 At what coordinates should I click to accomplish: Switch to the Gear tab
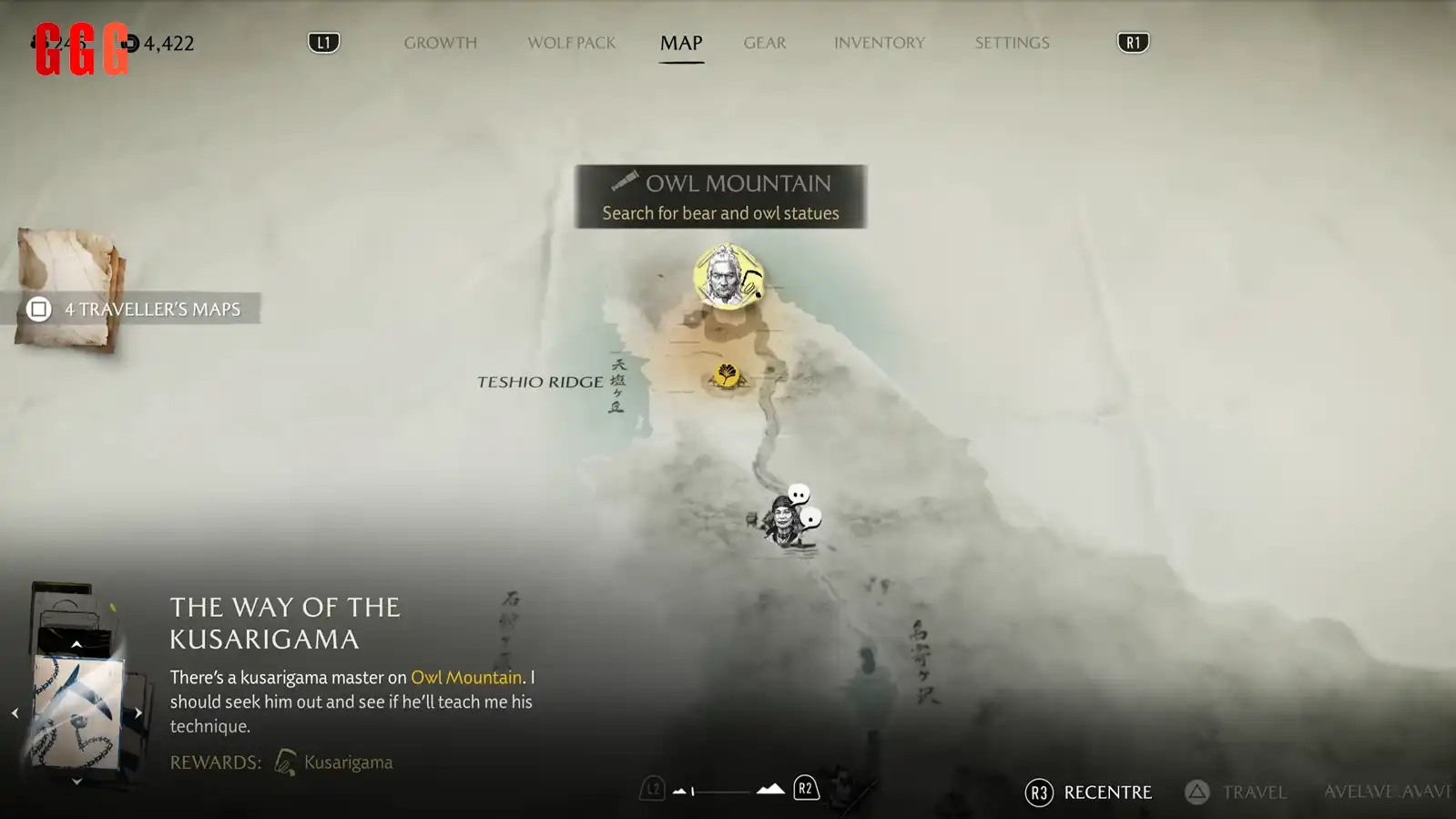tap(764, 43)
